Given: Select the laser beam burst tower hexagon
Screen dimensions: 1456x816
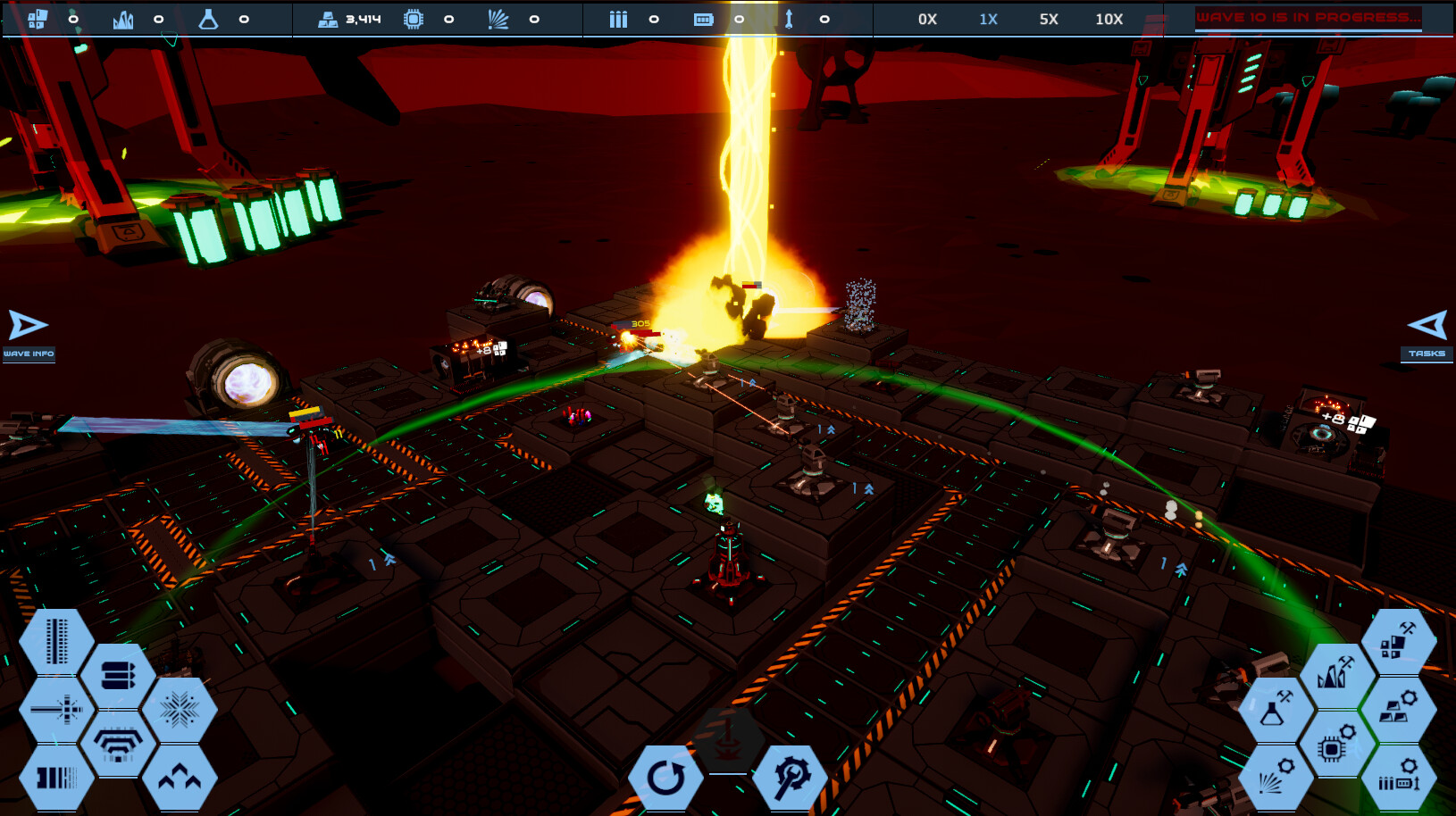Looking at the screenshot, I should (56, 710).
